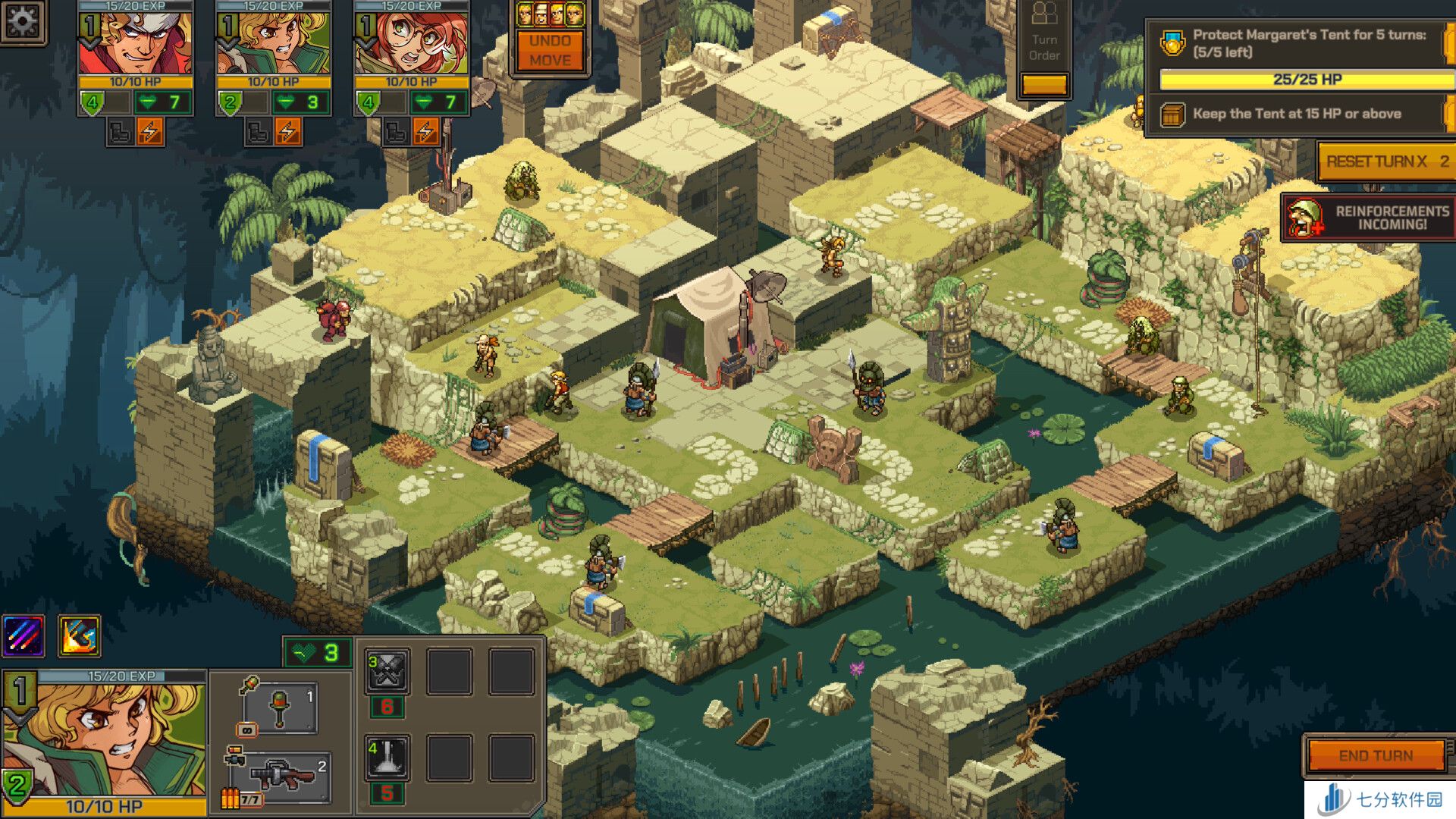Use the light beam skill costing 5
The width and height of the screenshot is (1456, 819).
point(388,758)
